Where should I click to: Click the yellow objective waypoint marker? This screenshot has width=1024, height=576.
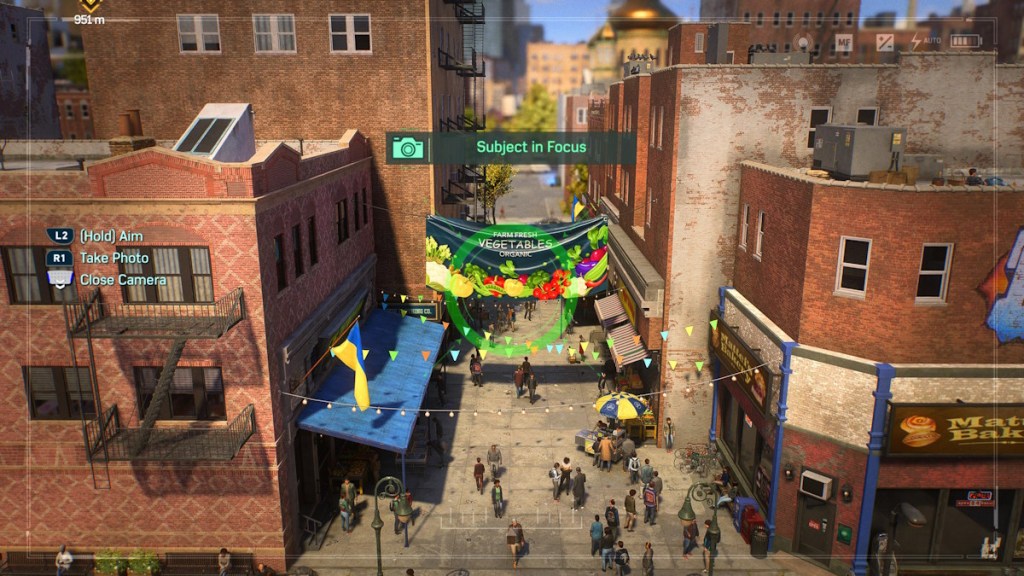[x=89, y=6]
